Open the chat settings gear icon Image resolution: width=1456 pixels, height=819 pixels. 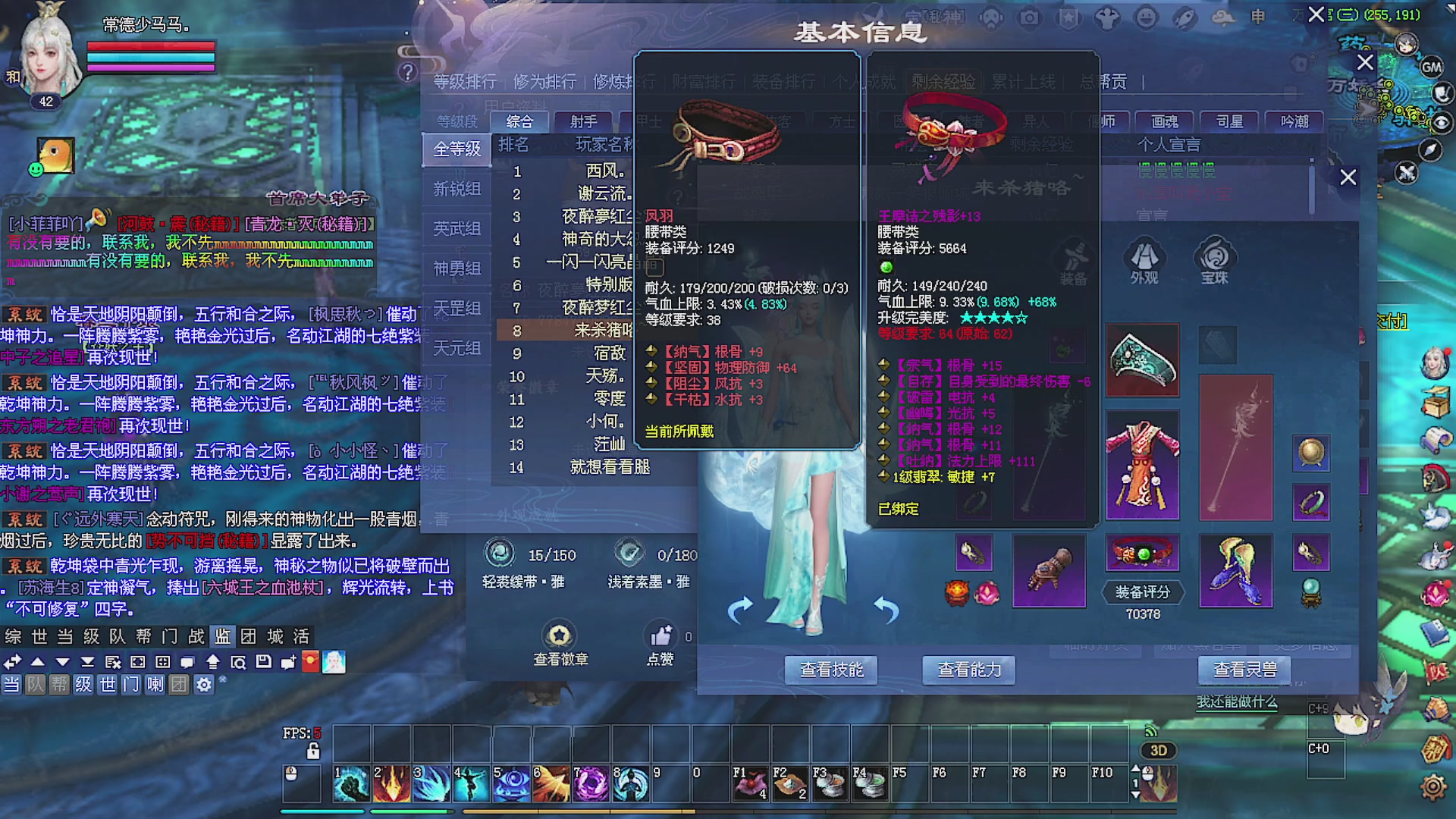204,684
